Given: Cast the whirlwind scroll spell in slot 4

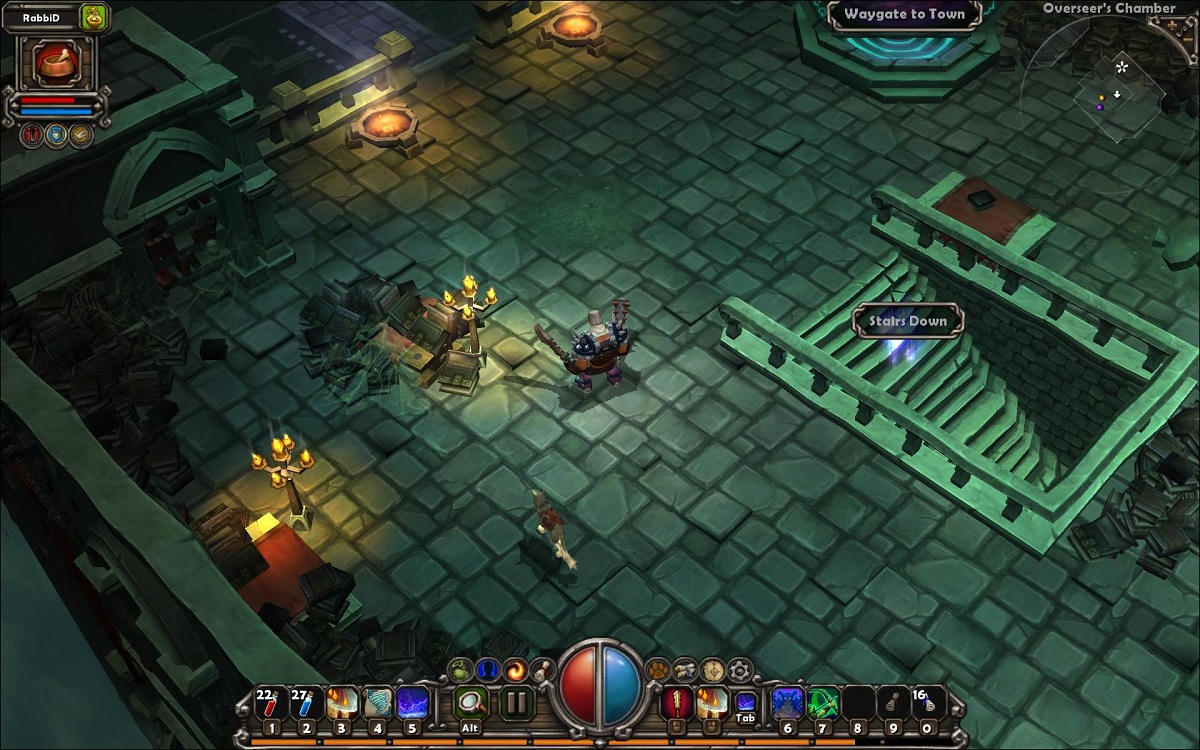Looking at the screenshot, I should tap(378, 703).
